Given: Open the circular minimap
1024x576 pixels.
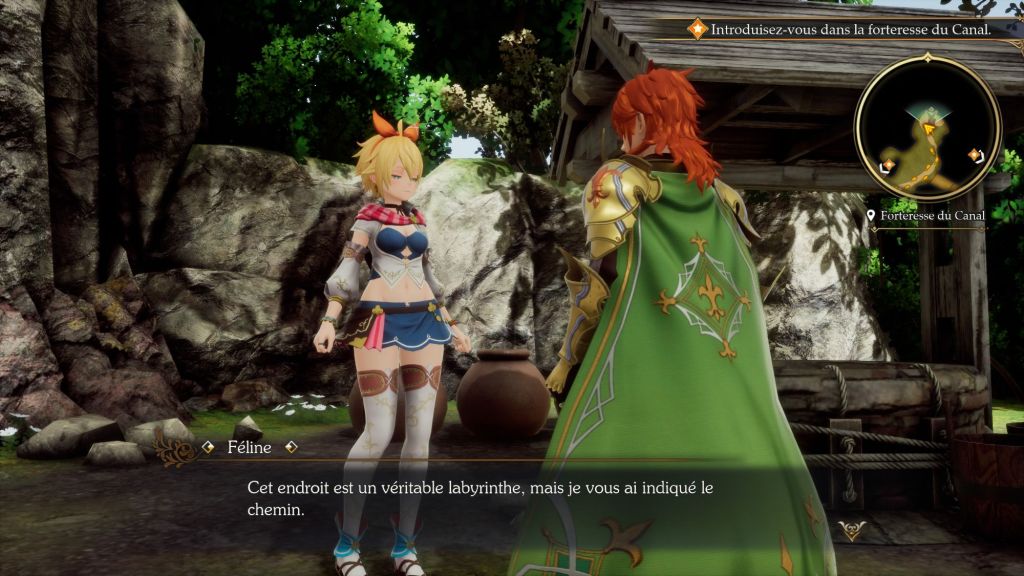Looking at the screenshot, I should coord(927,127).
